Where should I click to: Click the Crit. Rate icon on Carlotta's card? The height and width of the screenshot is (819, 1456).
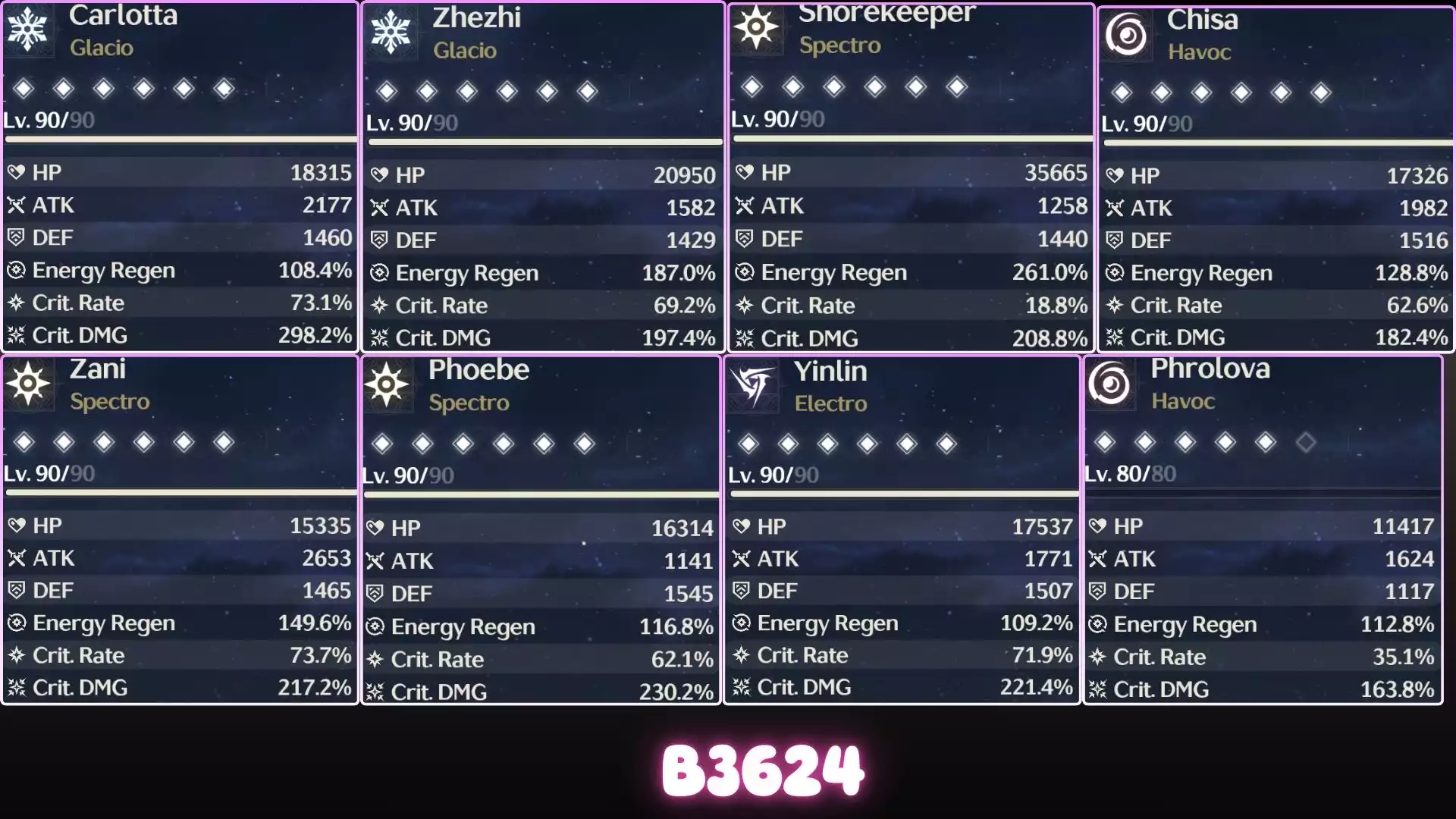tap(15, 303)
